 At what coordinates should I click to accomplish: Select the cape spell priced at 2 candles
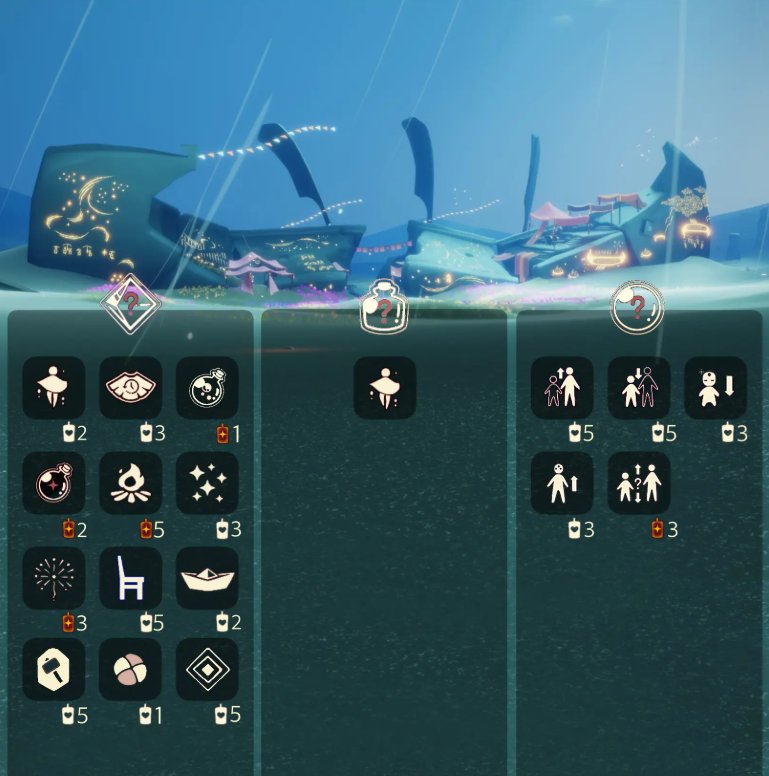coord(54,387)
